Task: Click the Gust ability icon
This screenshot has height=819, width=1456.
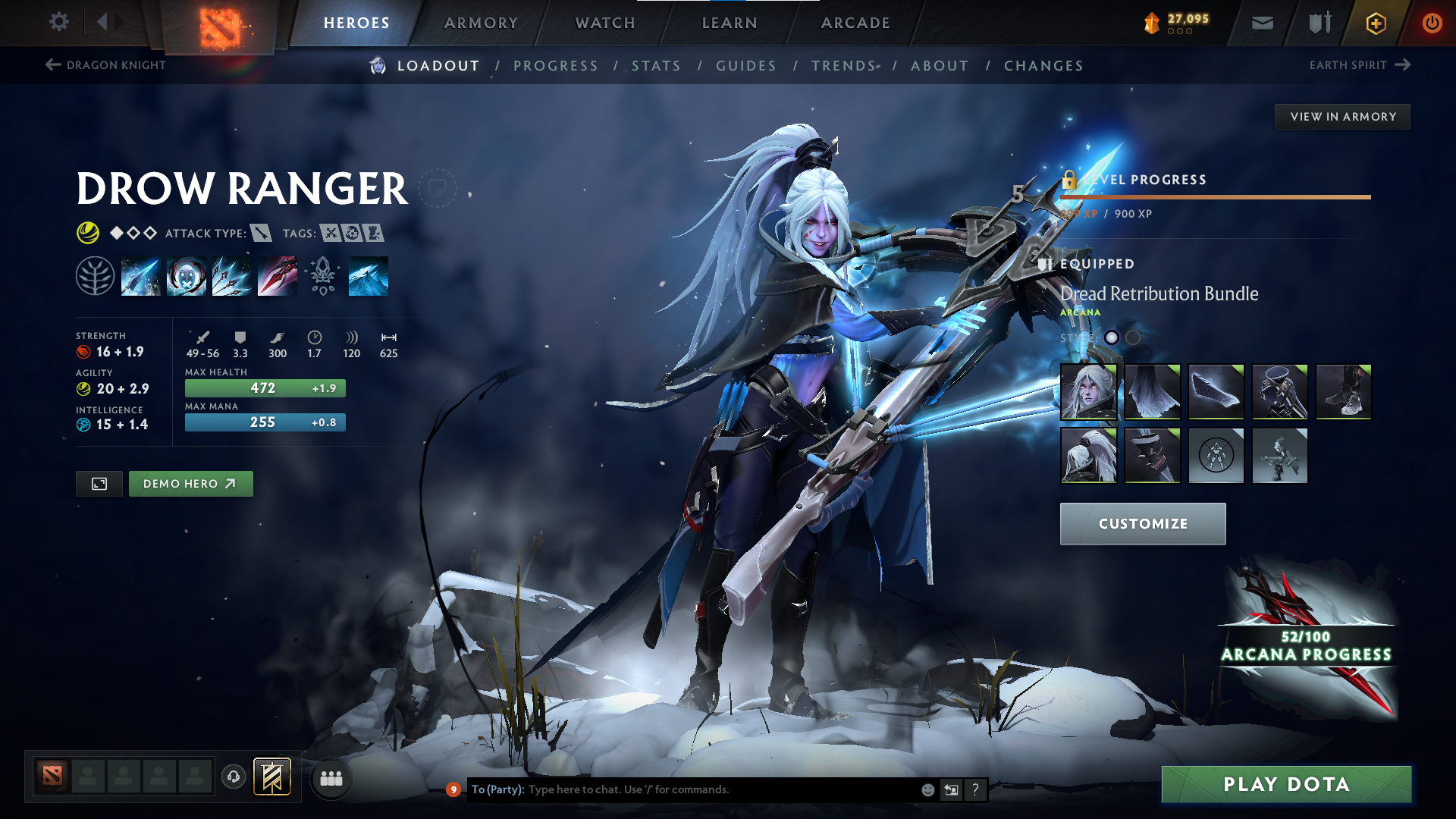Action: (186, 275)
